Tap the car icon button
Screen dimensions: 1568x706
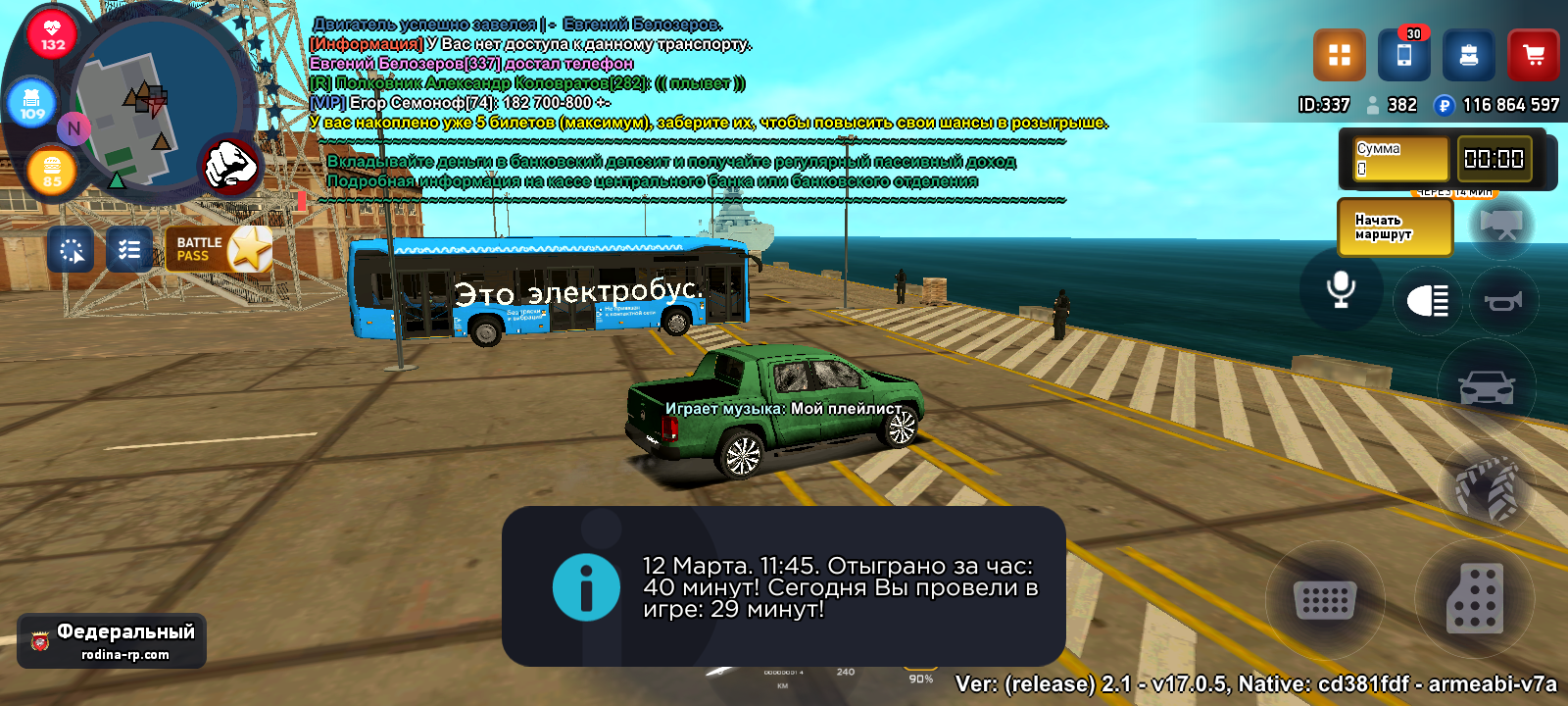pos(1487,388)
